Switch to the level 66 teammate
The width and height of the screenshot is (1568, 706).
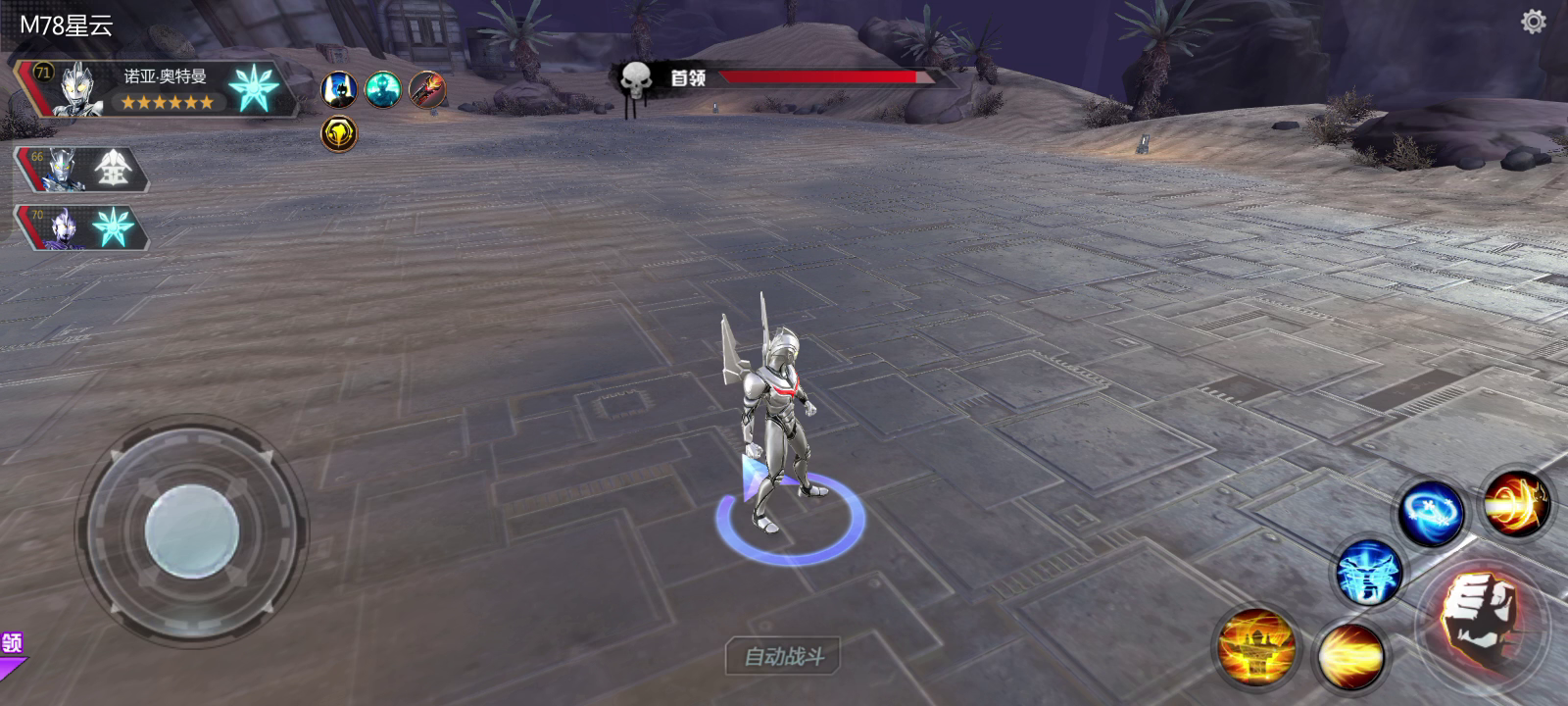coord(81,171)
